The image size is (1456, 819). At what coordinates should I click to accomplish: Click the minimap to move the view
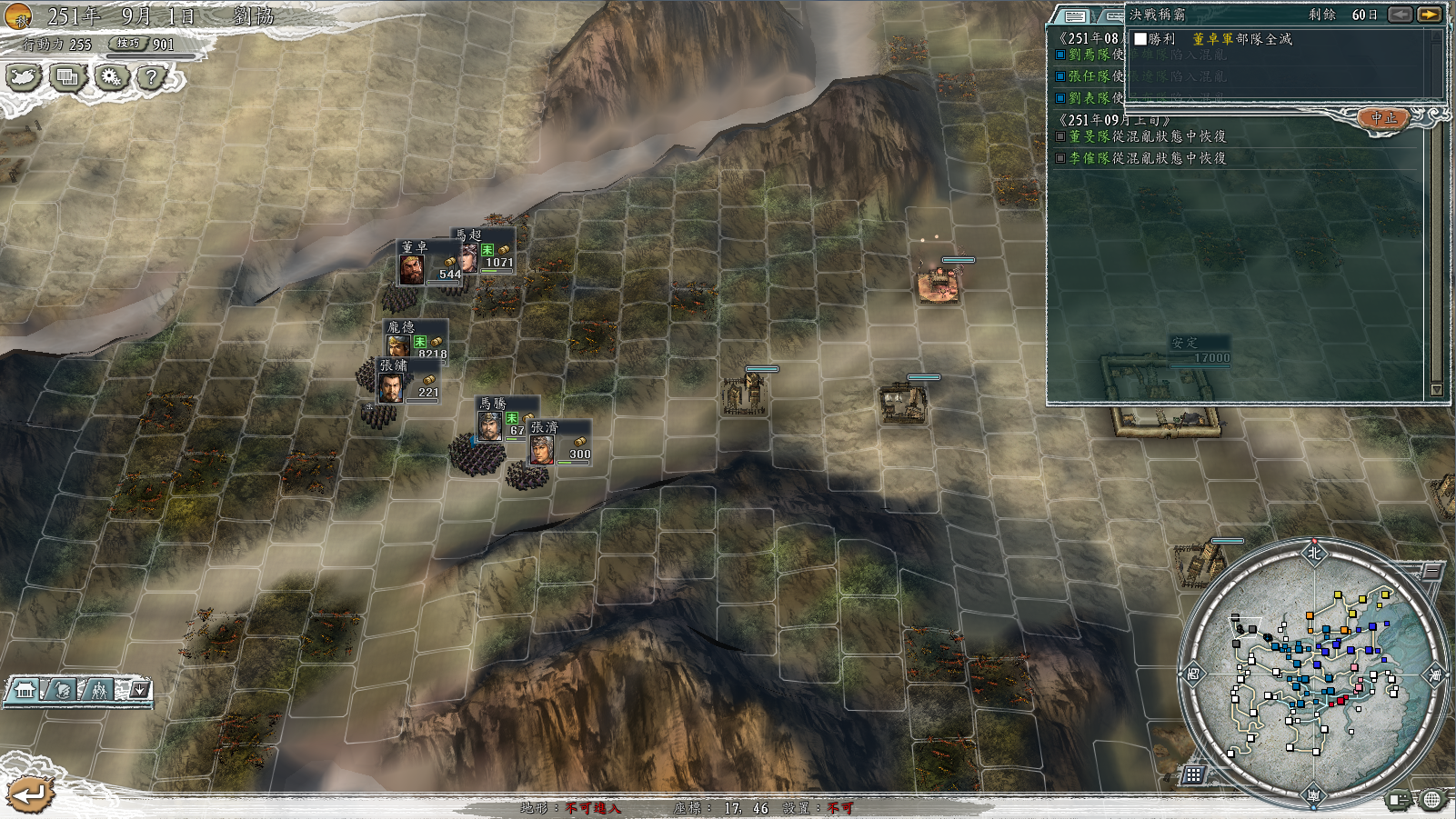point(1310,673)
